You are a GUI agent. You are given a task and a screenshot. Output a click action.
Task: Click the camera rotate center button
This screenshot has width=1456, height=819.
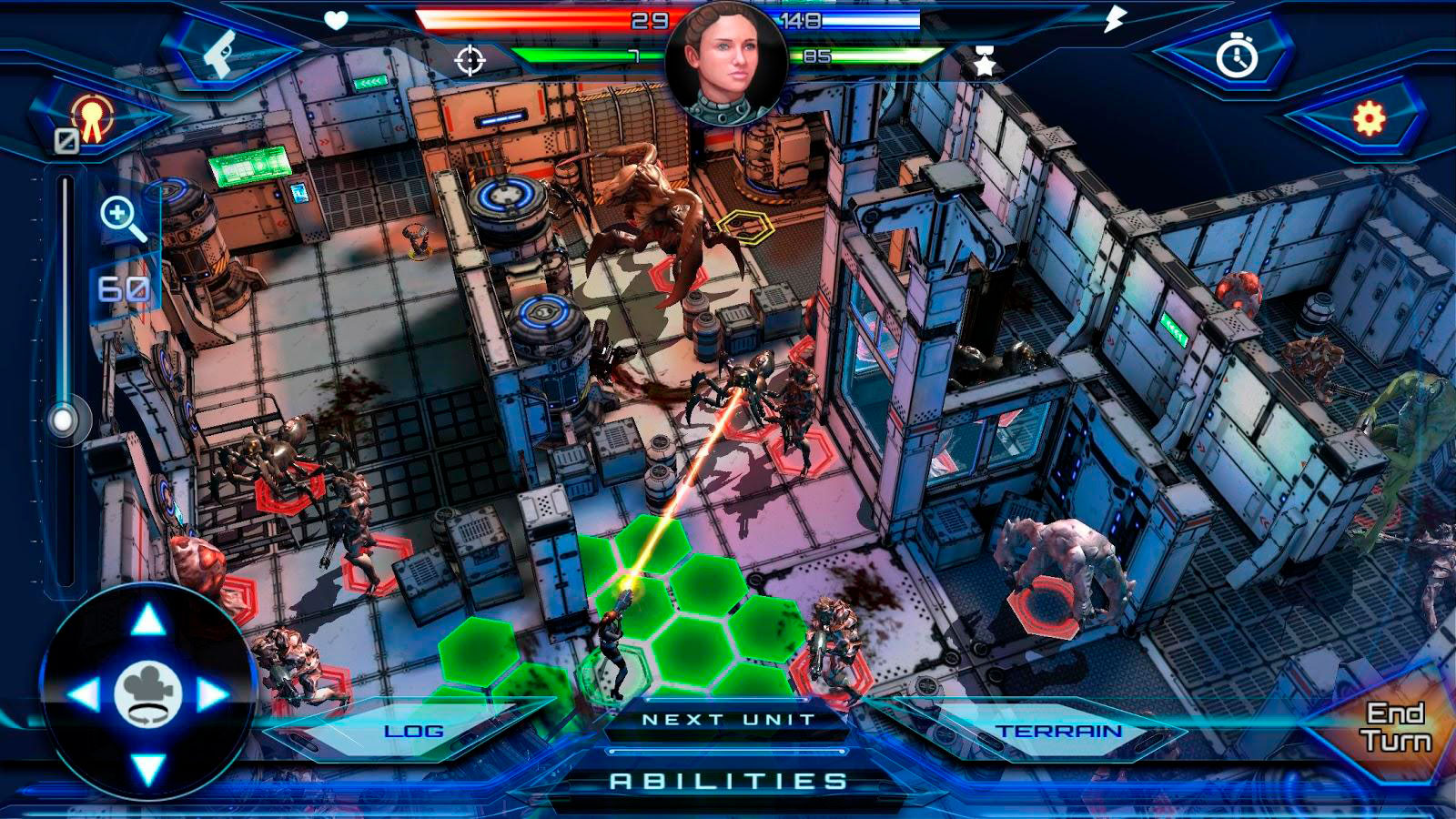tap(148, 696)
